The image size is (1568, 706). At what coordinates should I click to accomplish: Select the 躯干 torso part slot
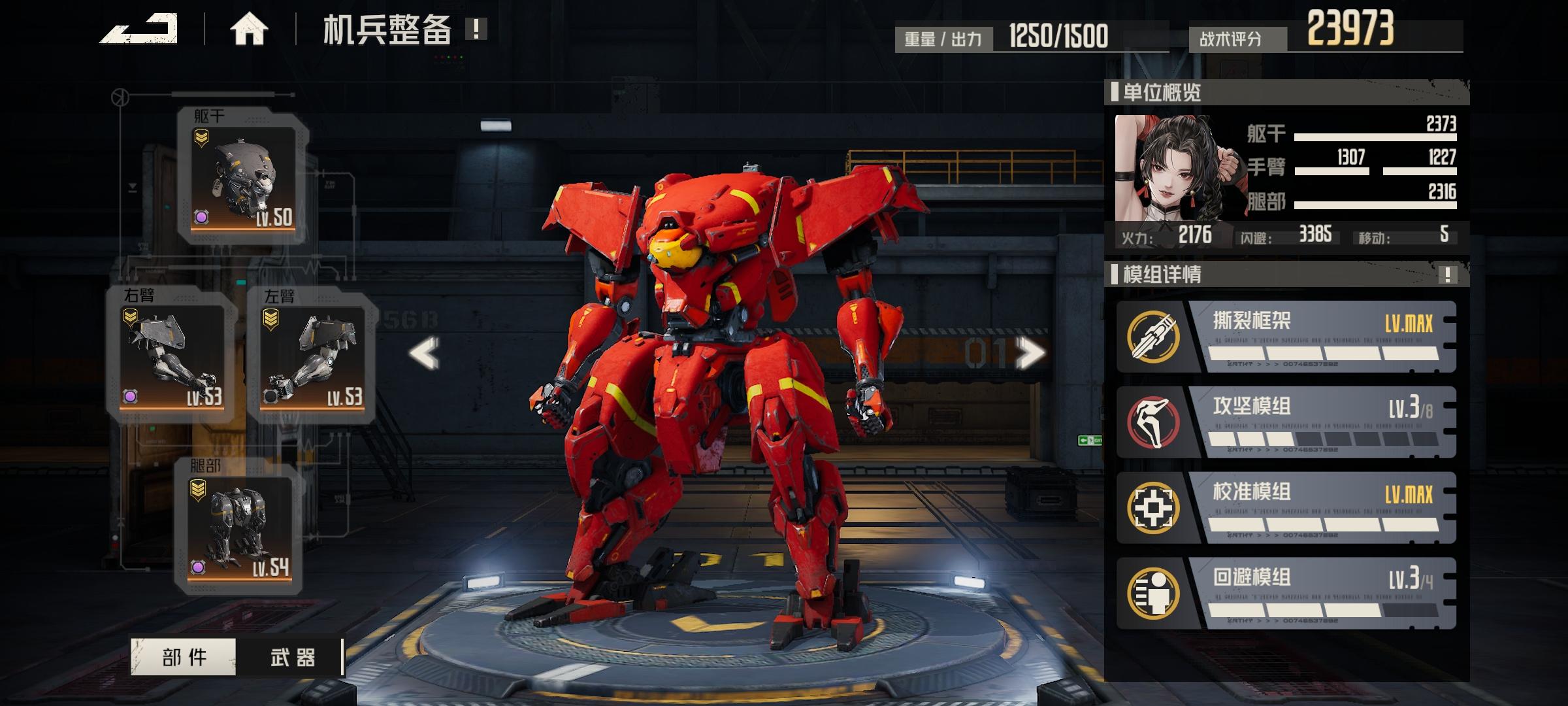(243, 176)
